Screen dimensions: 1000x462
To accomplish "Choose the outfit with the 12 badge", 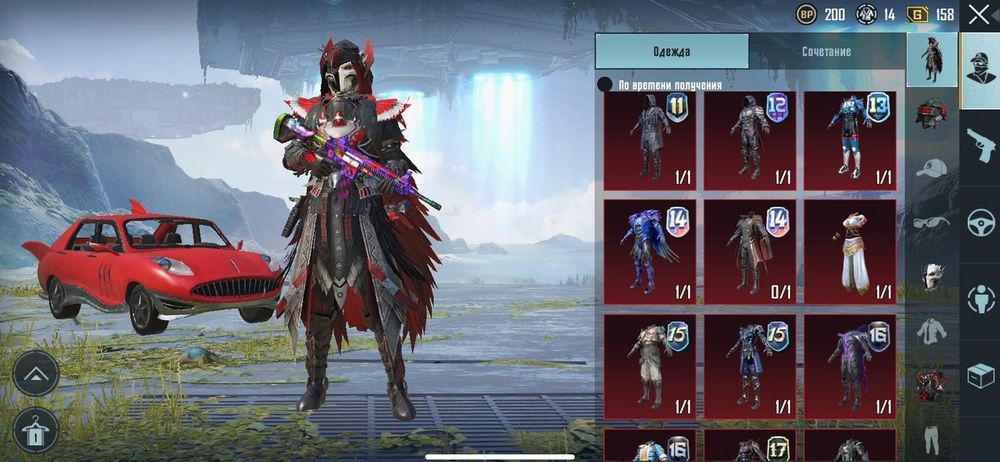I will [x=750, y=141].
